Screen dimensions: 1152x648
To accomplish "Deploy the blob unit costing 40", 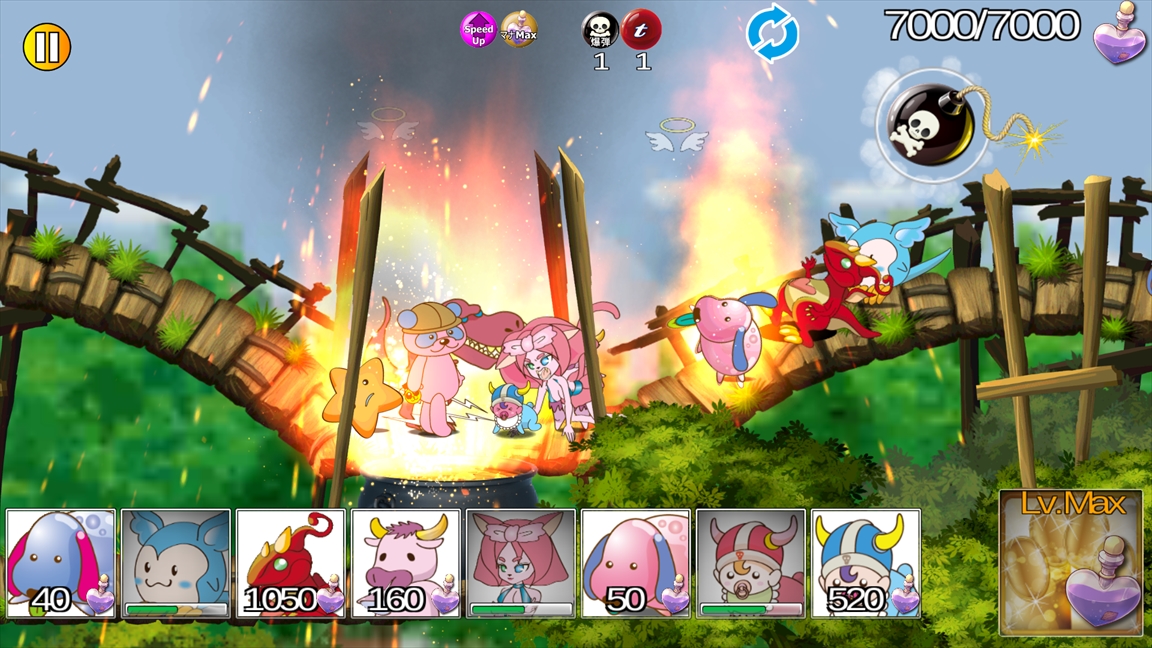I will (61, 563).
